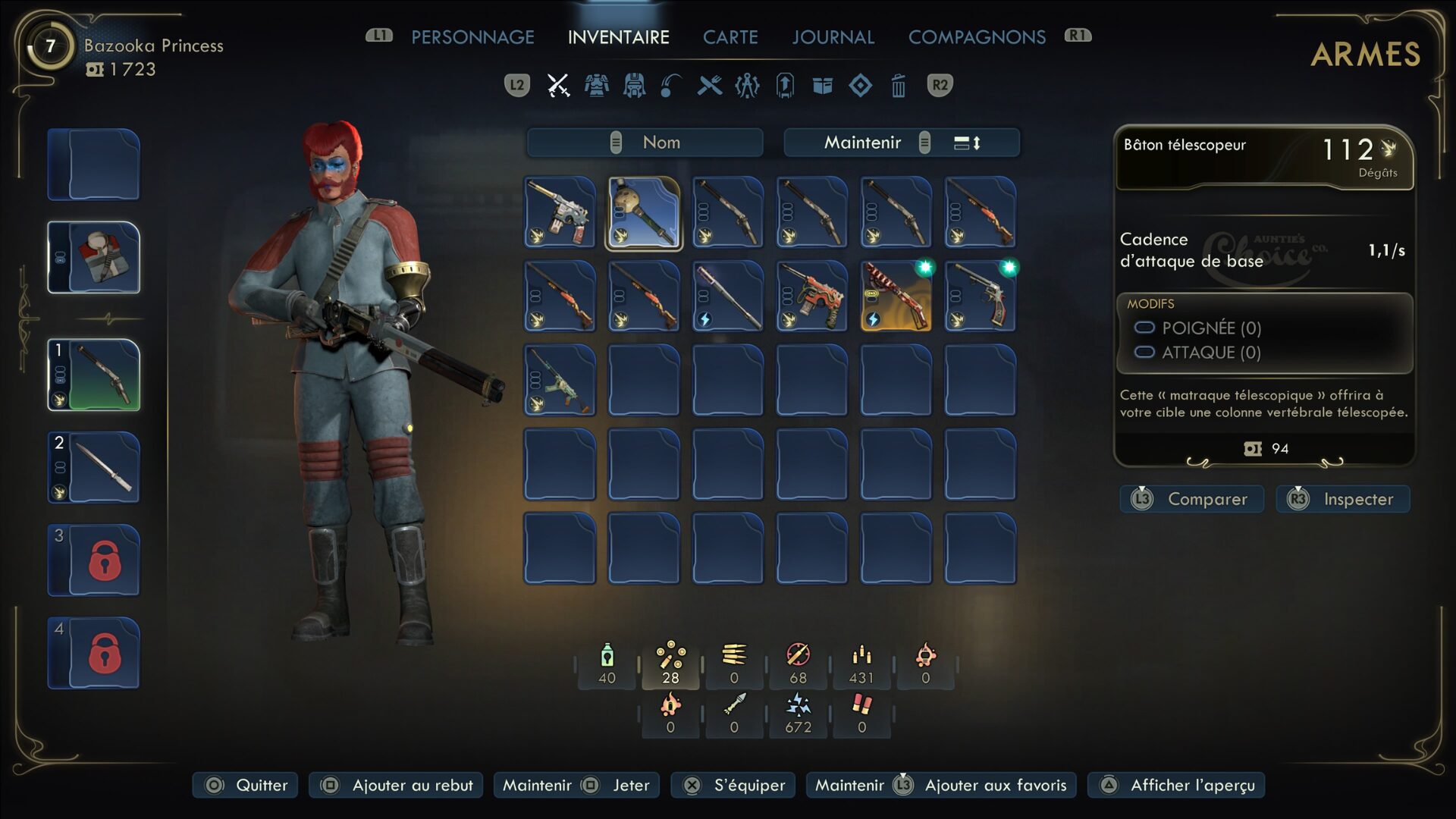Open the trash can junk category
Screen dimensions: 1456x819
pyautogui.click(x=898, y=86)
